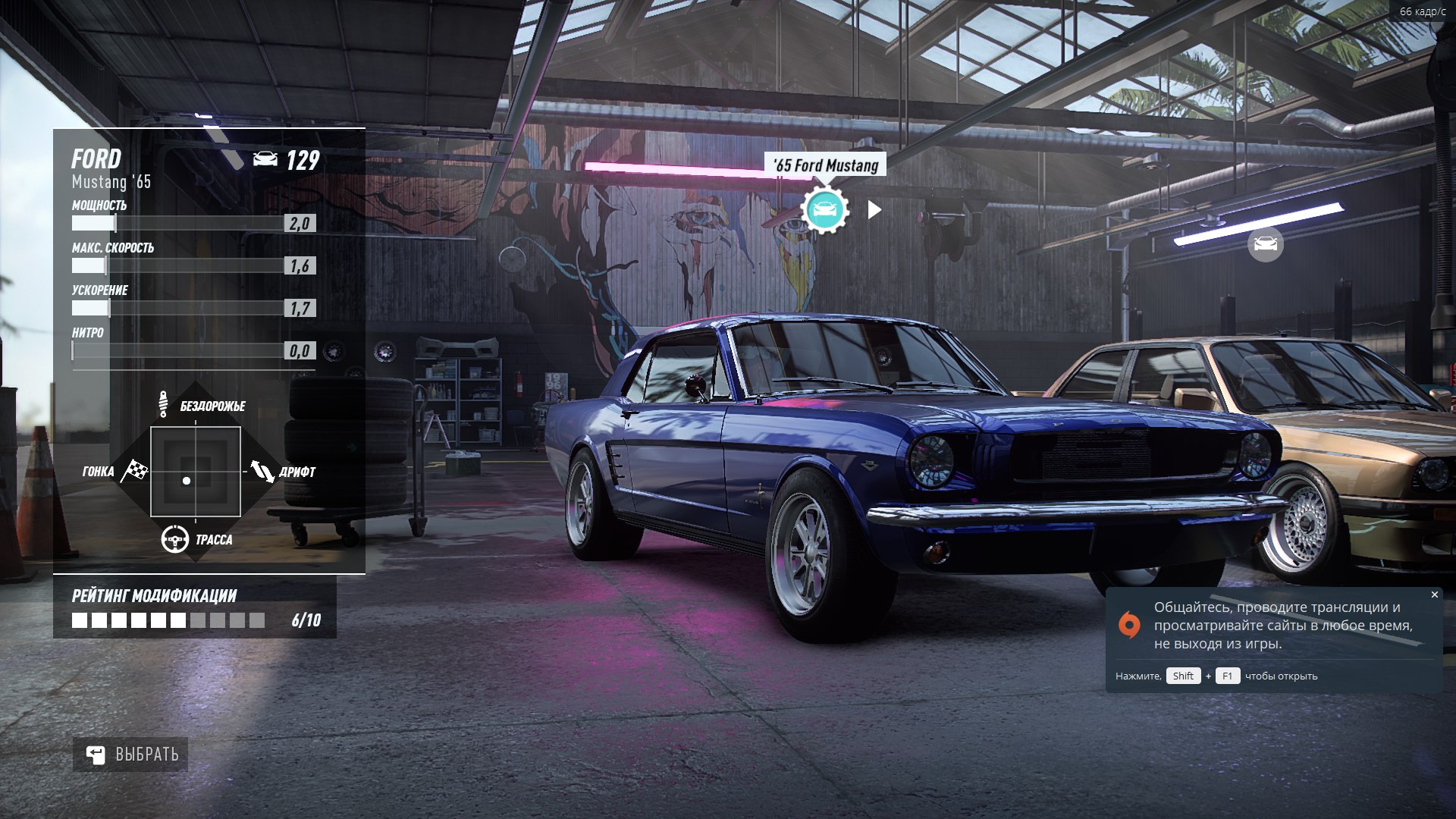Choose the gray car marker above the second car
The height and width of the screenshot is (819, 1456).
pyautogui.click(x=1265, y=244)
